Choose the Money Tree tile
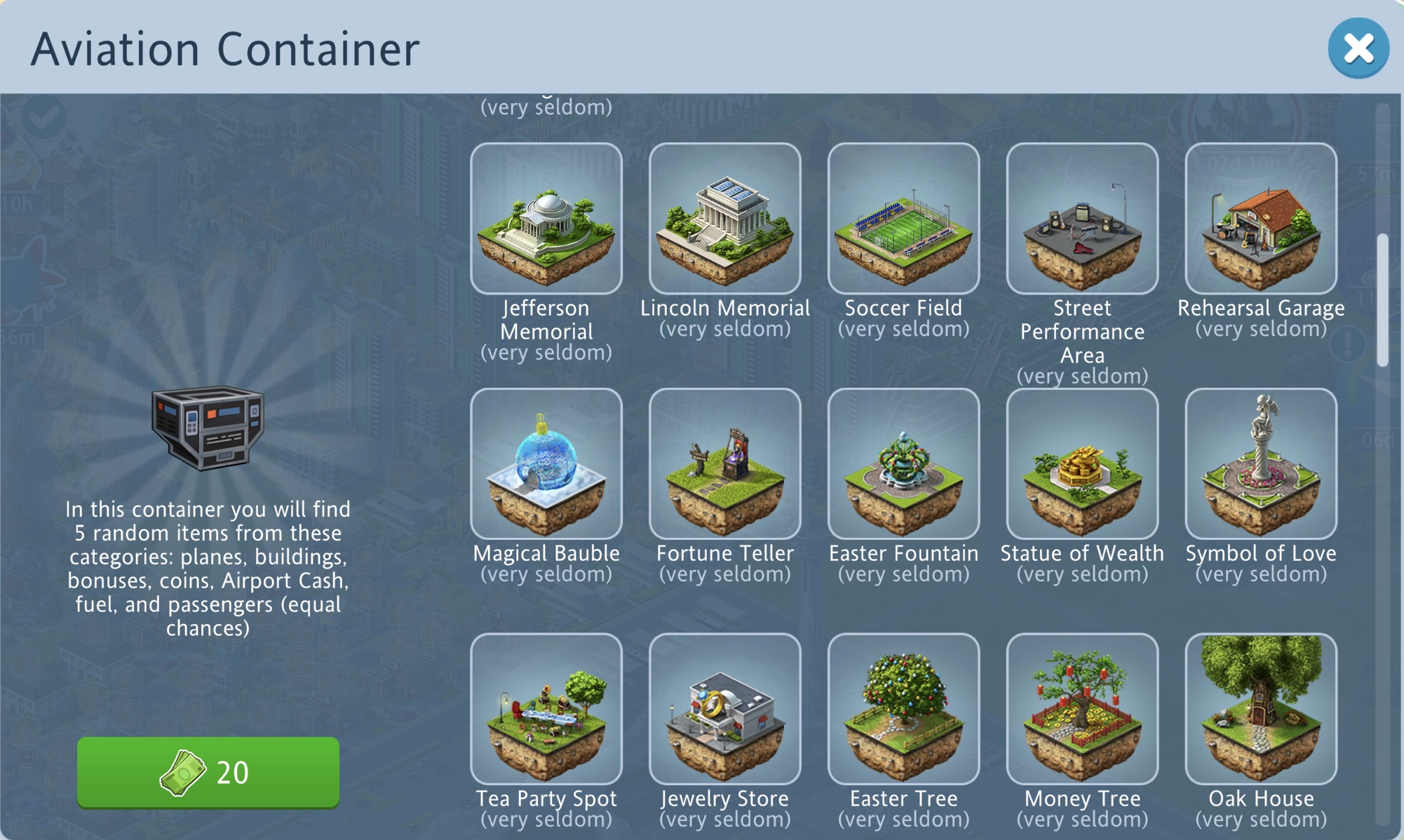Viewport: 1404px width, 840px height. coord(1082,709)
